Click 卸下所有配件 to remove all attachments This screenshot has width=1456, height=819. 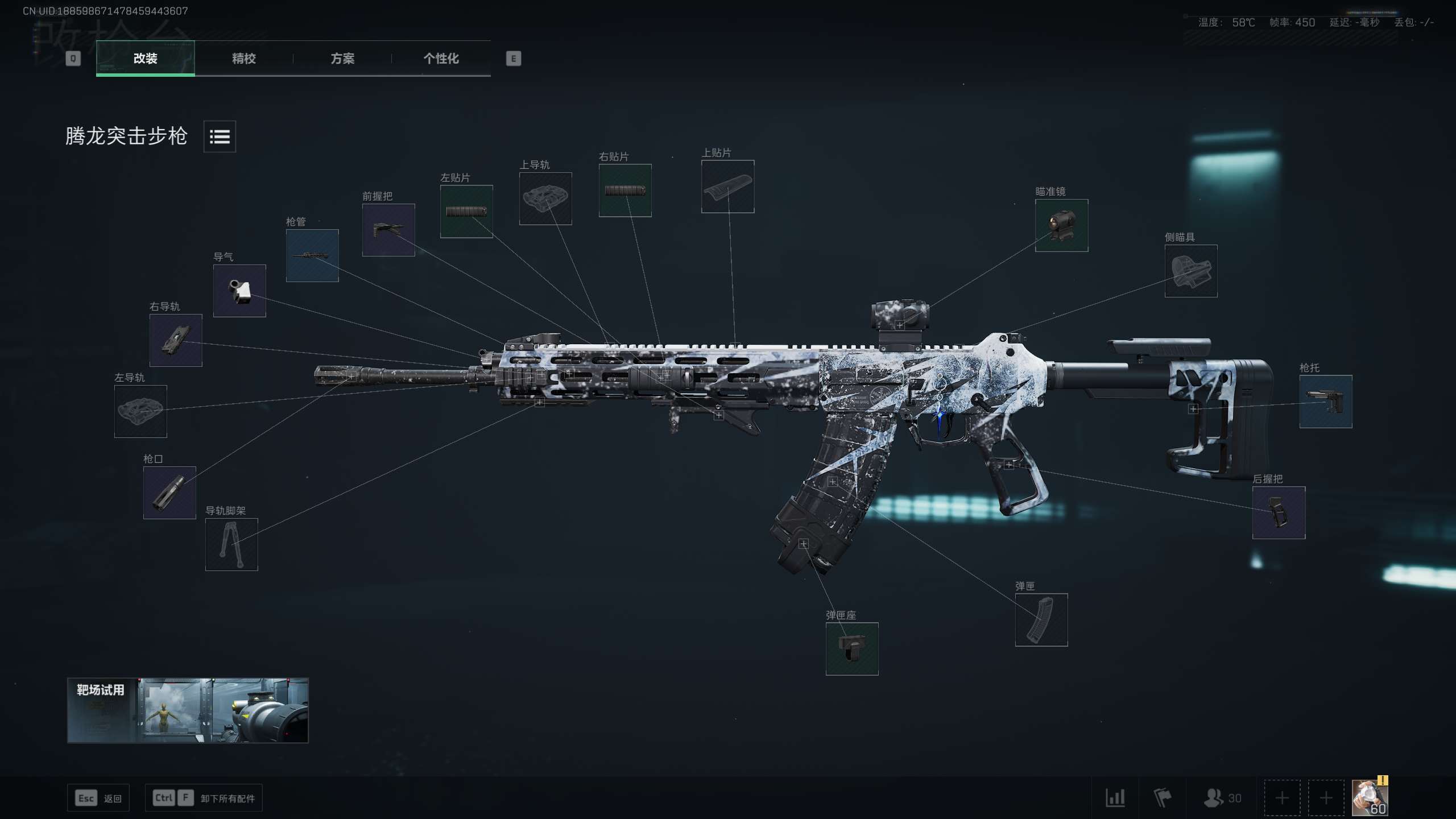tap(204, 798)
